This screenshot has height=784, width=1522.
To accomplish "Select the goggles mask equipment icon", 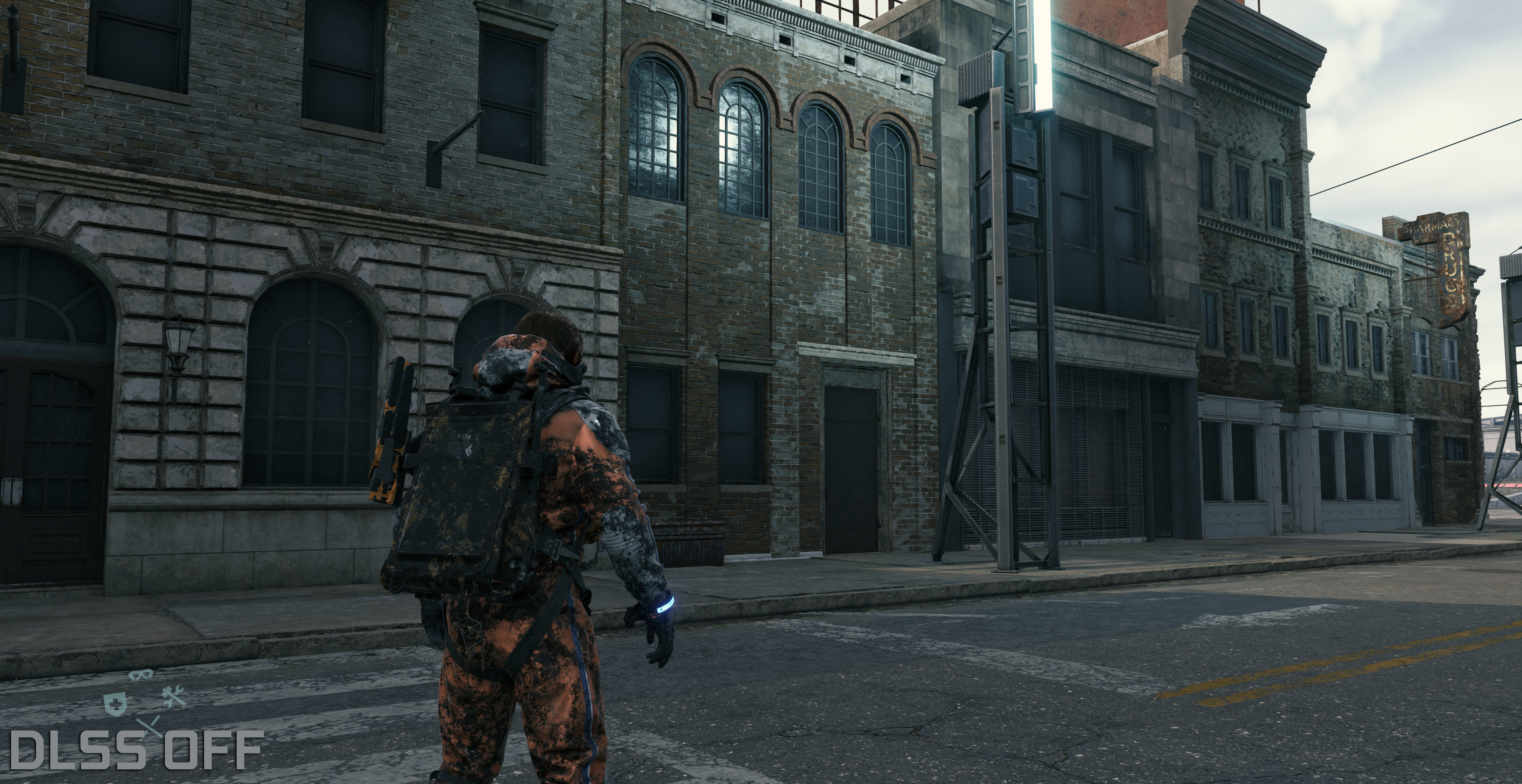I will click(x=140, y=675).
